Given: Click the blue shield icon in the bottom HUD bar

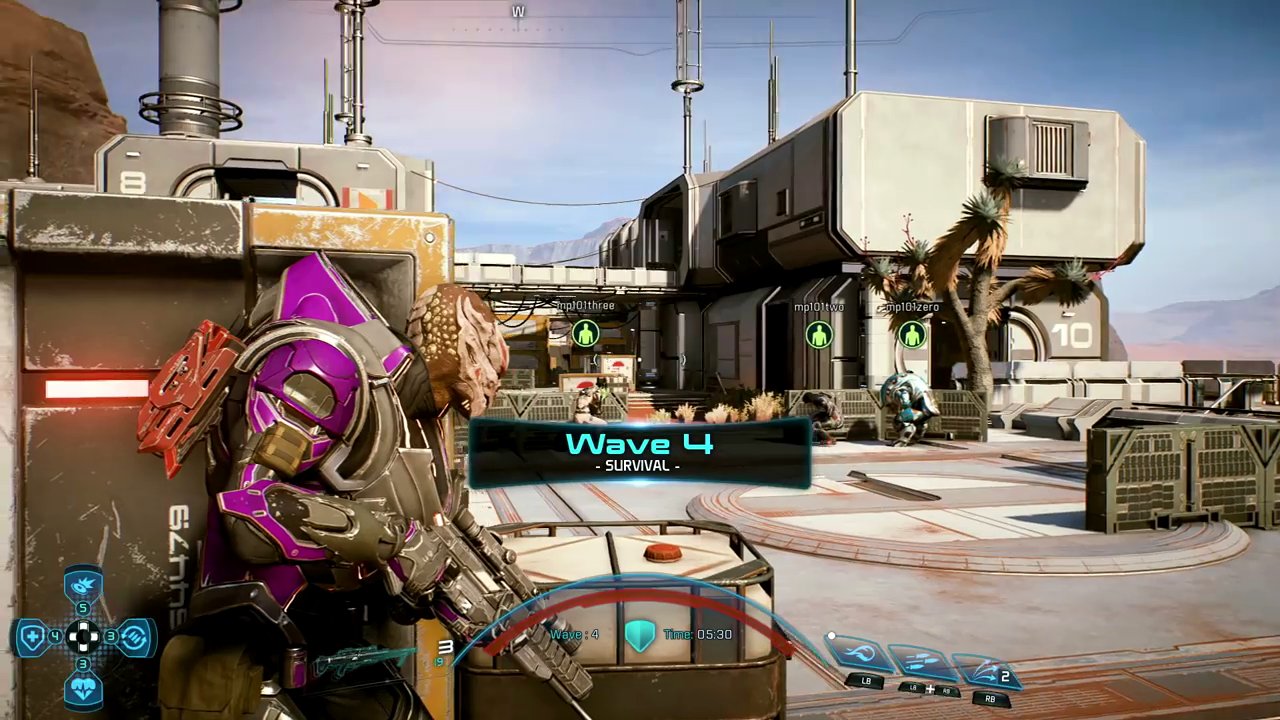Looking at the screenshot, I should click(x=640, y=634).
